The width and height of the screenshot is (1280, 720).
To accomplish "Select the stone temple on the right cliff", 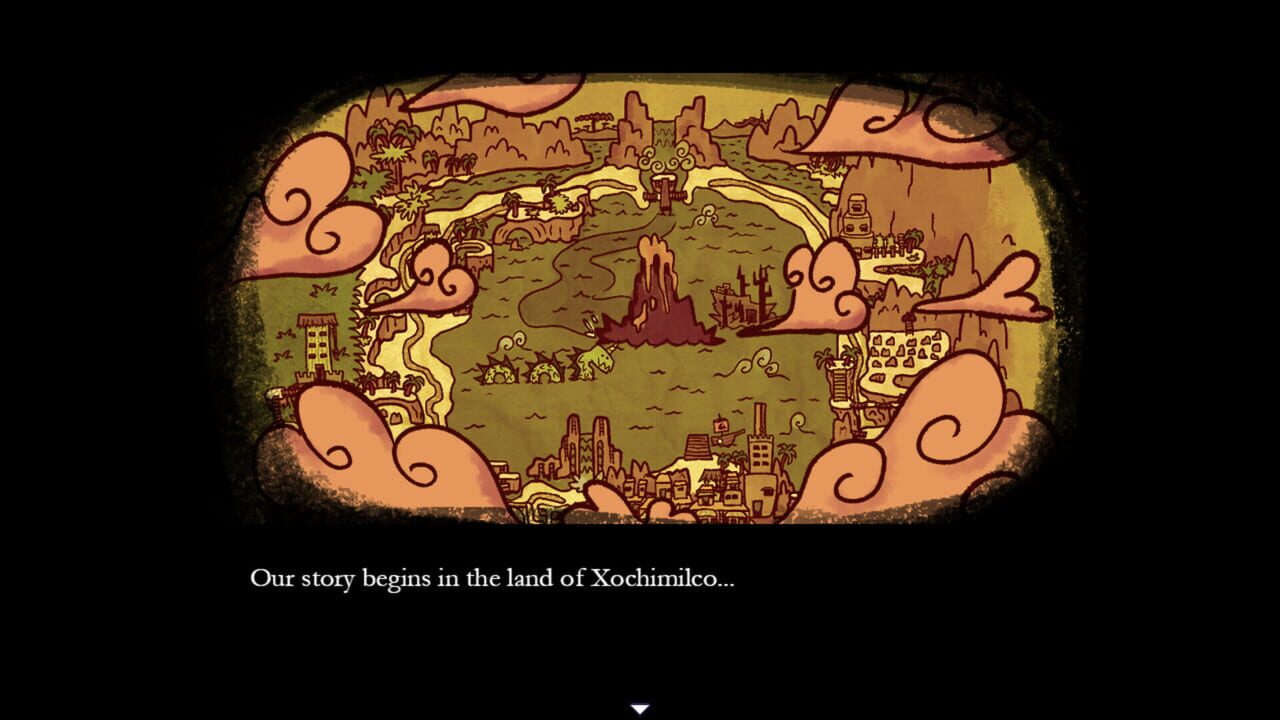I will tap(857, 214).
